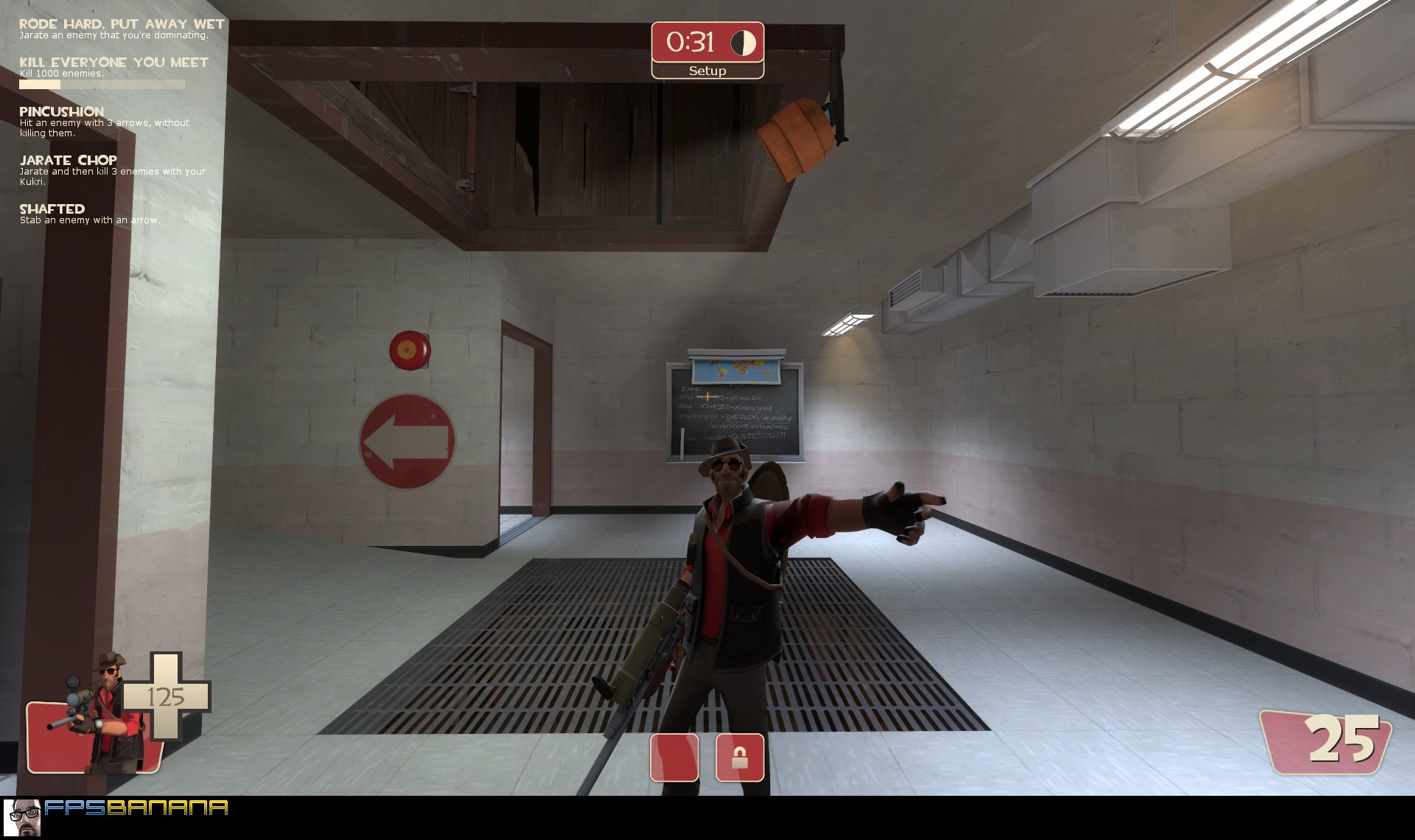Click the half-moon phase icon beside the timer
The image size is (1415, 840).
click(742, 43)
